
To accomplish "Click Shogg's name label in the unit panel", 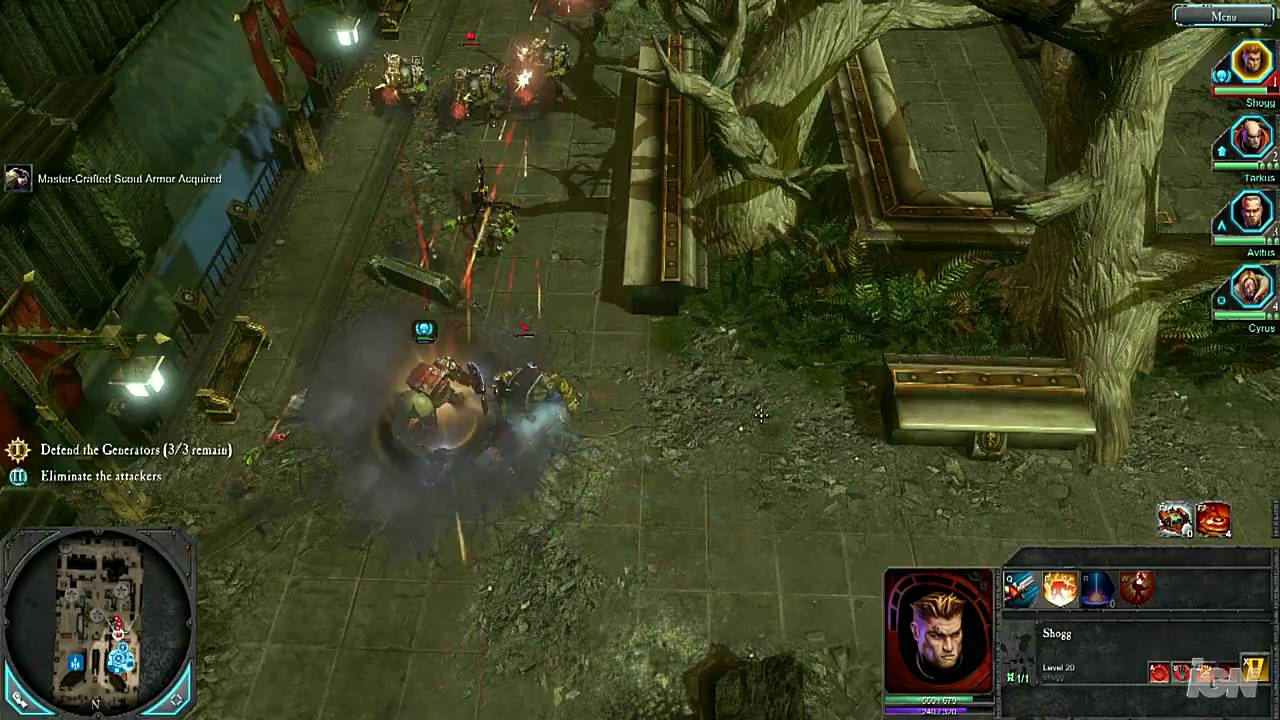I will 1056,633.
